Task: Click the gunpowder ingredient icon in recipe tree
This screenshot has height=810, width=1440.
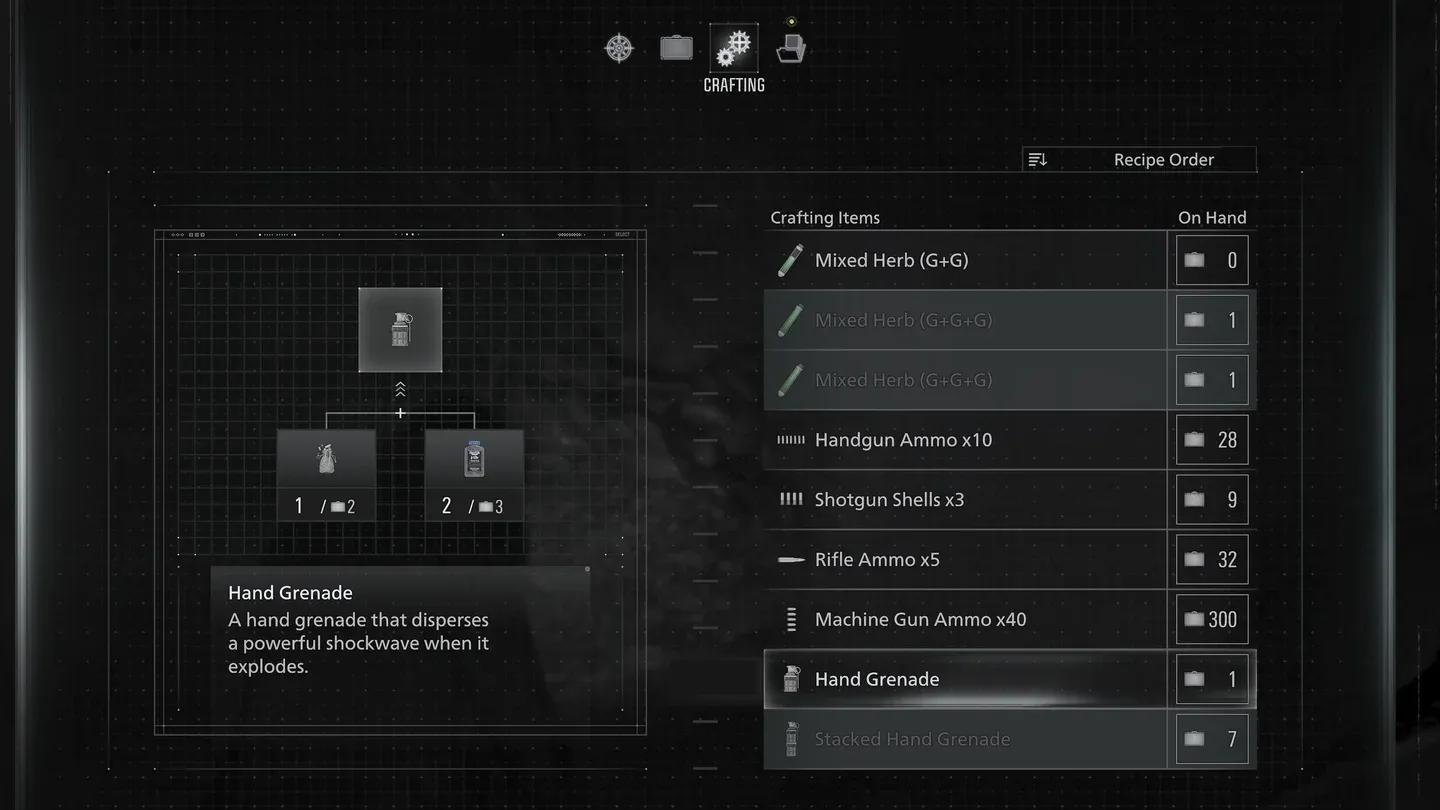Action: 326,458
